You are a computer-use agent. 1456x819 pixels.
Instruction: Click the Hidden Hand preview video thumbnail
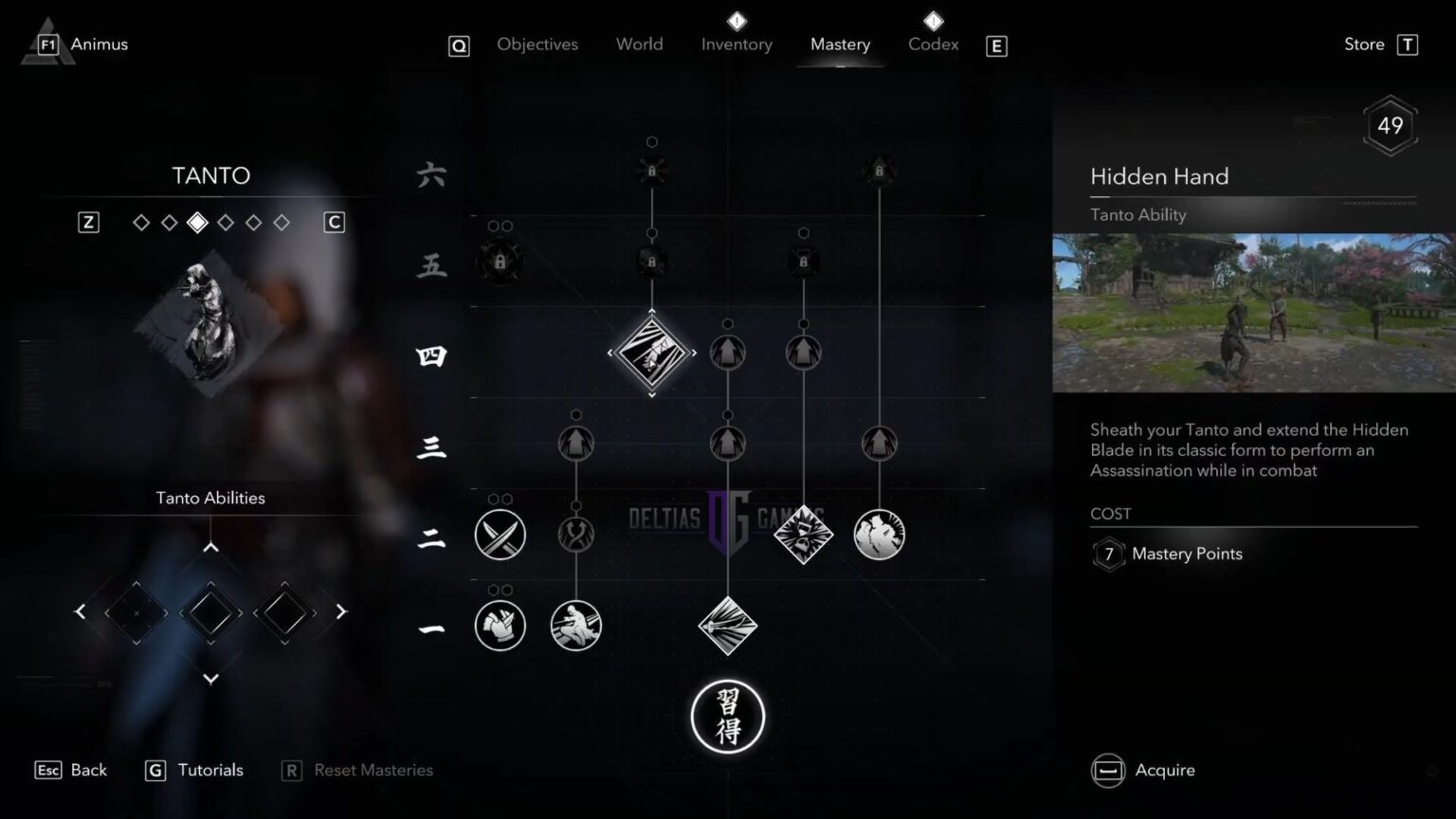[1253, 315]
